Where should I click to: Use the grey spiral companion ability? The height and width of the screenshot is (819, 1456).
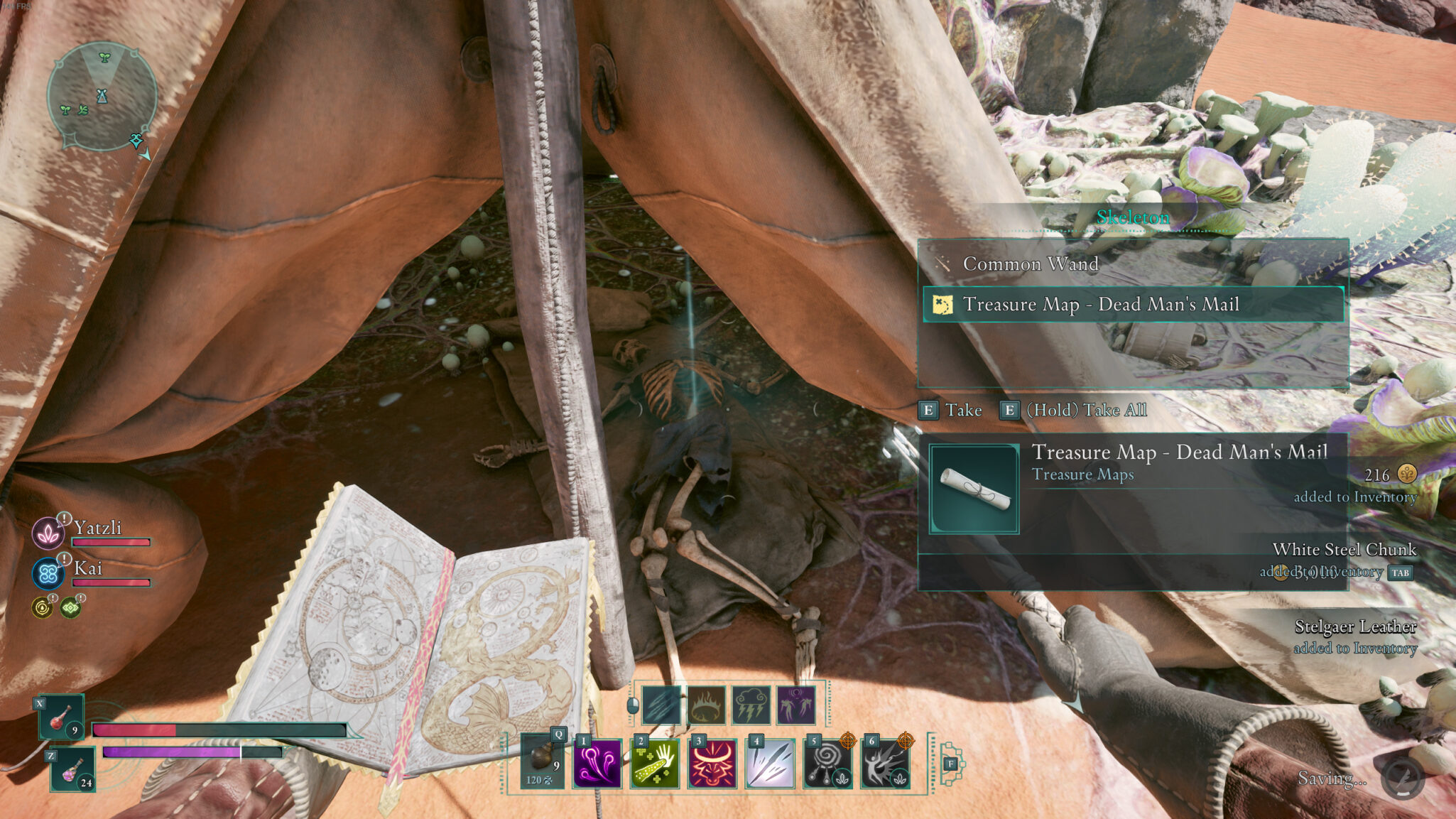point(827,764)
